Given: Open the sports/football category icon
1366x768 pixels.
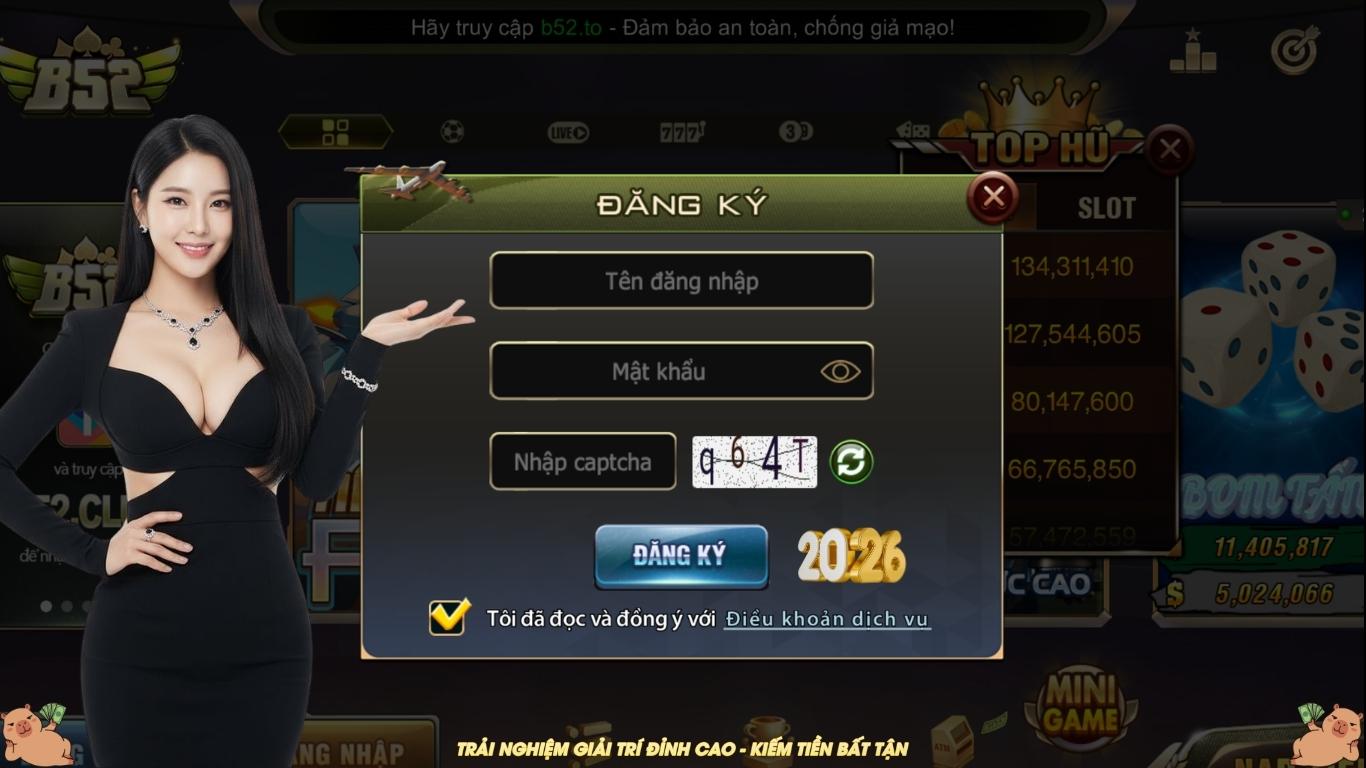Looking at the screenshot, I should pyautogui.click(x=452, y=131).
